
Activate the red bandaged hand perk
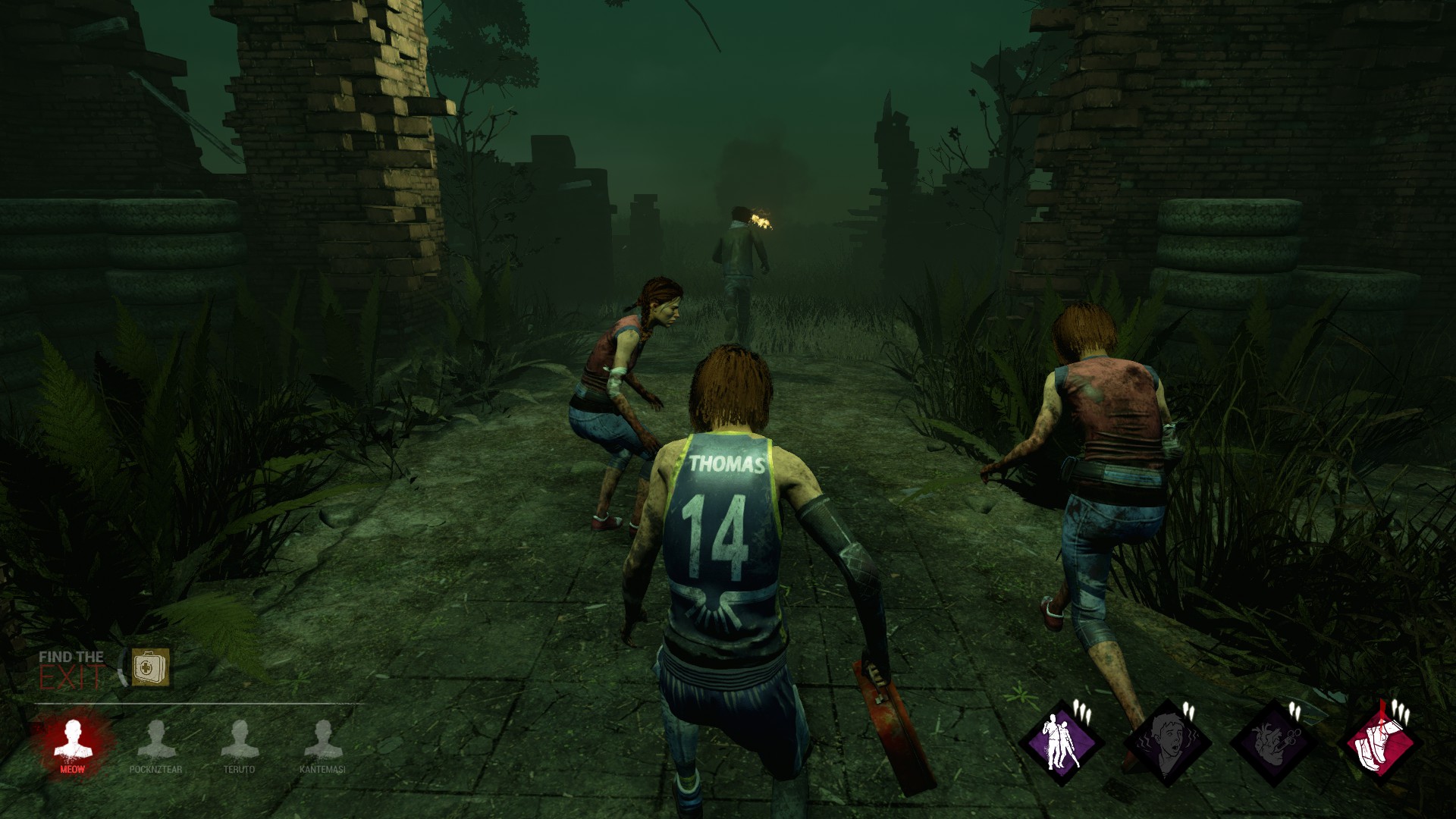1380,742
